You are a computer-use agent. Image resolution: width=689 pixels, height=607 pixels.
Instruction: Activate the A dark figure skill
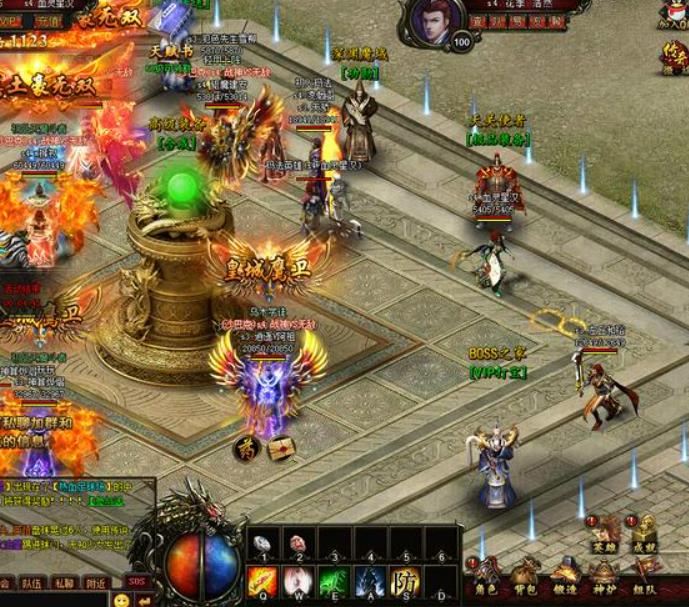coord(370,580)
